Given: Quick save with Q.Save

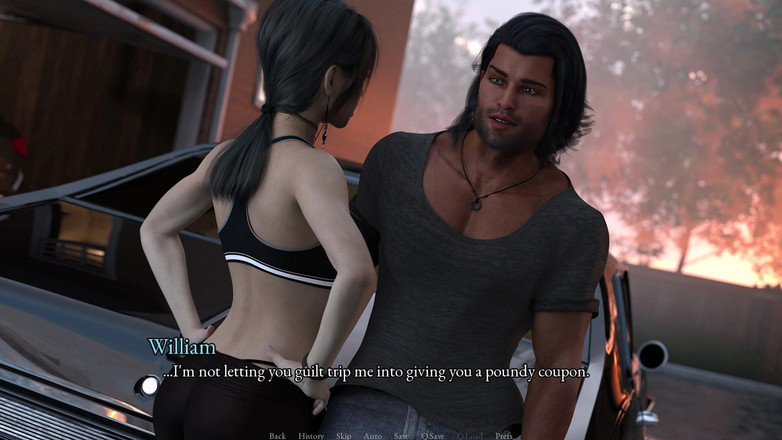Looking at the screenshot, I should [433, 436].
